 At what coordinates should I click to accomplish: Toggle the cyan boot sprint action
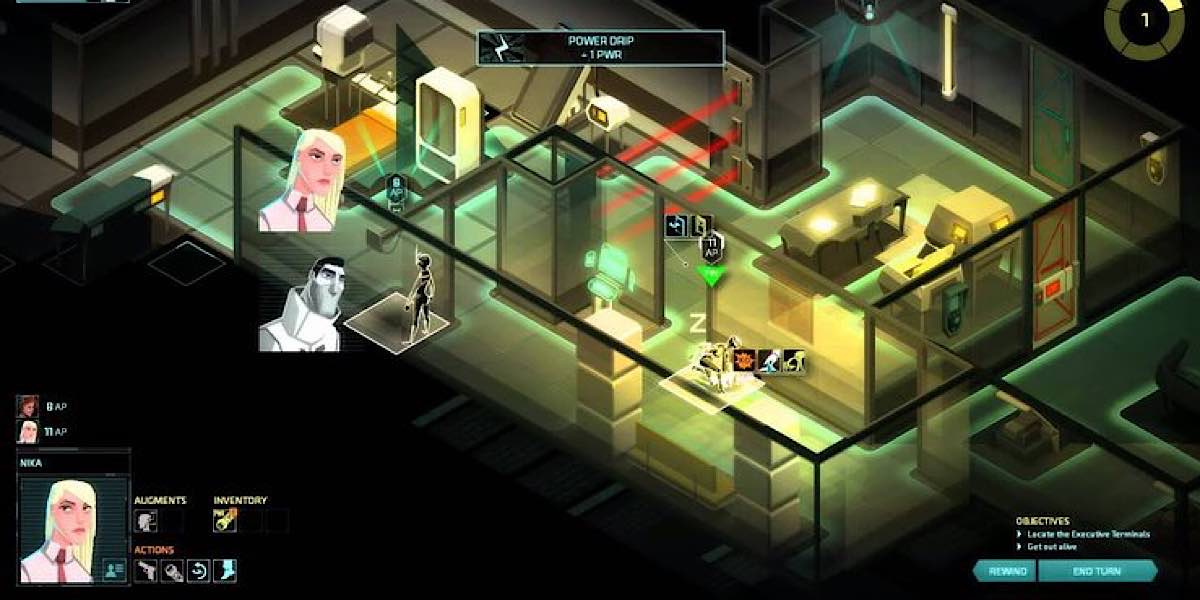click(x=225, y=571)
